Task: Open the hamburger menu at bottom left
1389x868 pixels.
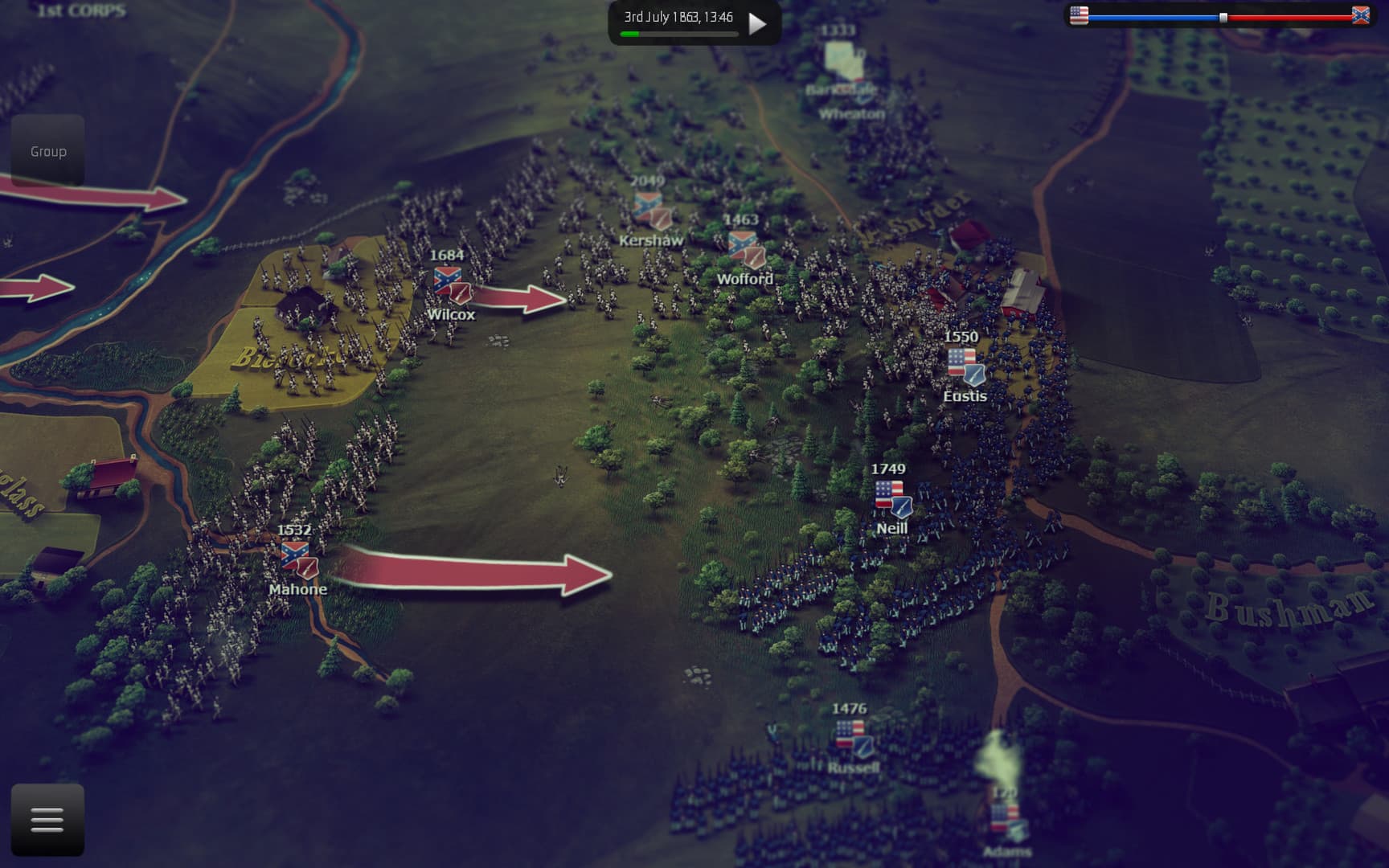Action: point(46,817)
